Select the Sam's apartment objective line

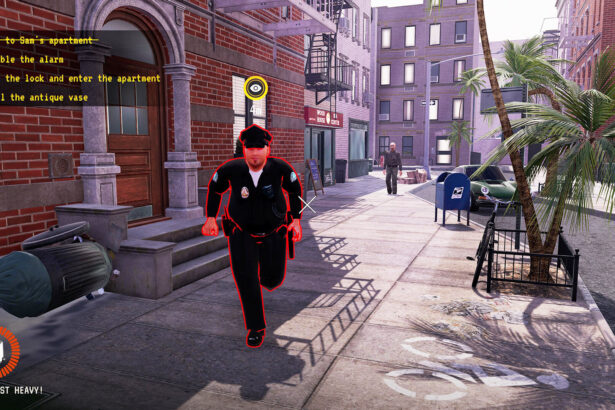(48, 41)
